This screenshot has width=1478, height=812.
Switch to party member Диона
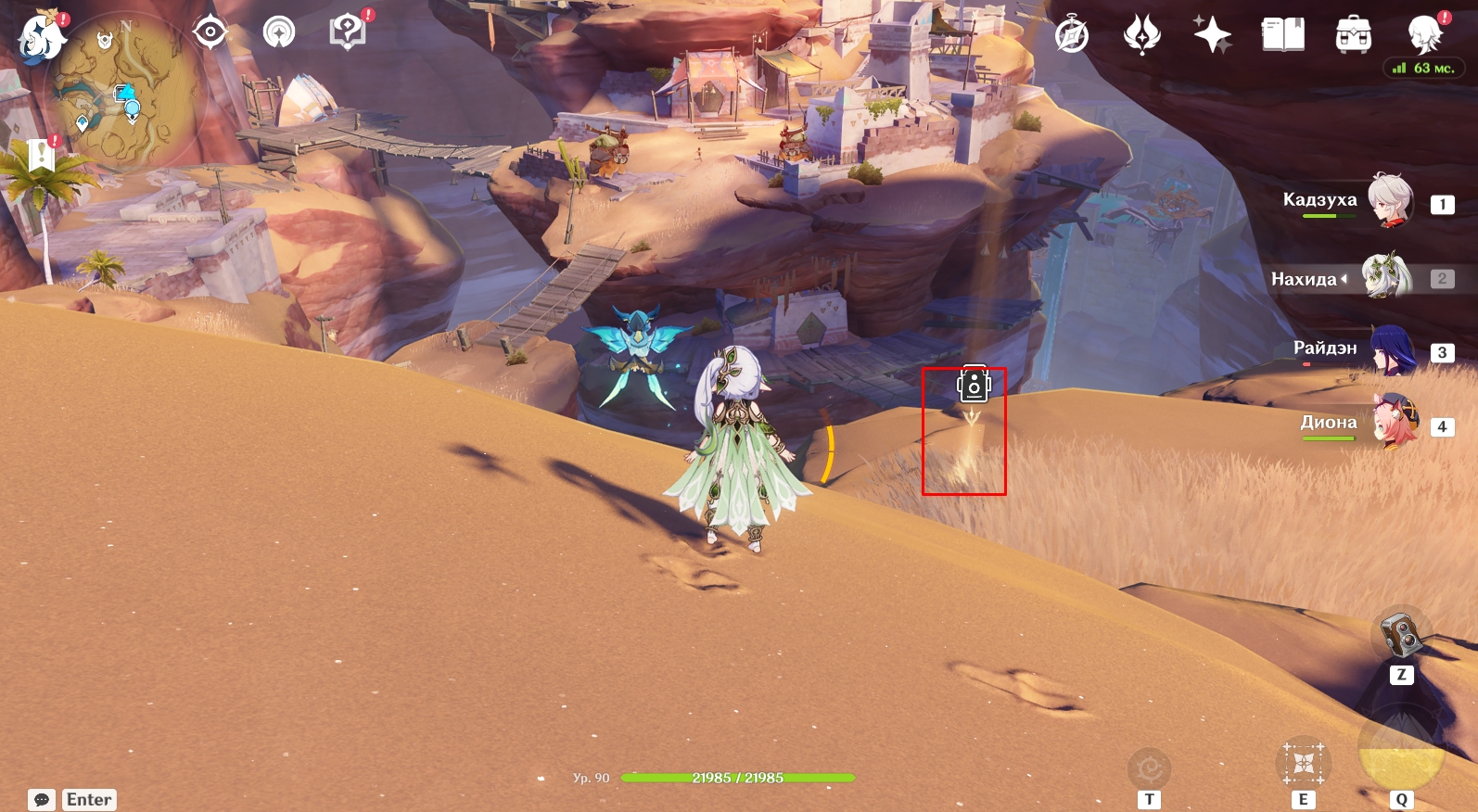(x=1395, y=422)
